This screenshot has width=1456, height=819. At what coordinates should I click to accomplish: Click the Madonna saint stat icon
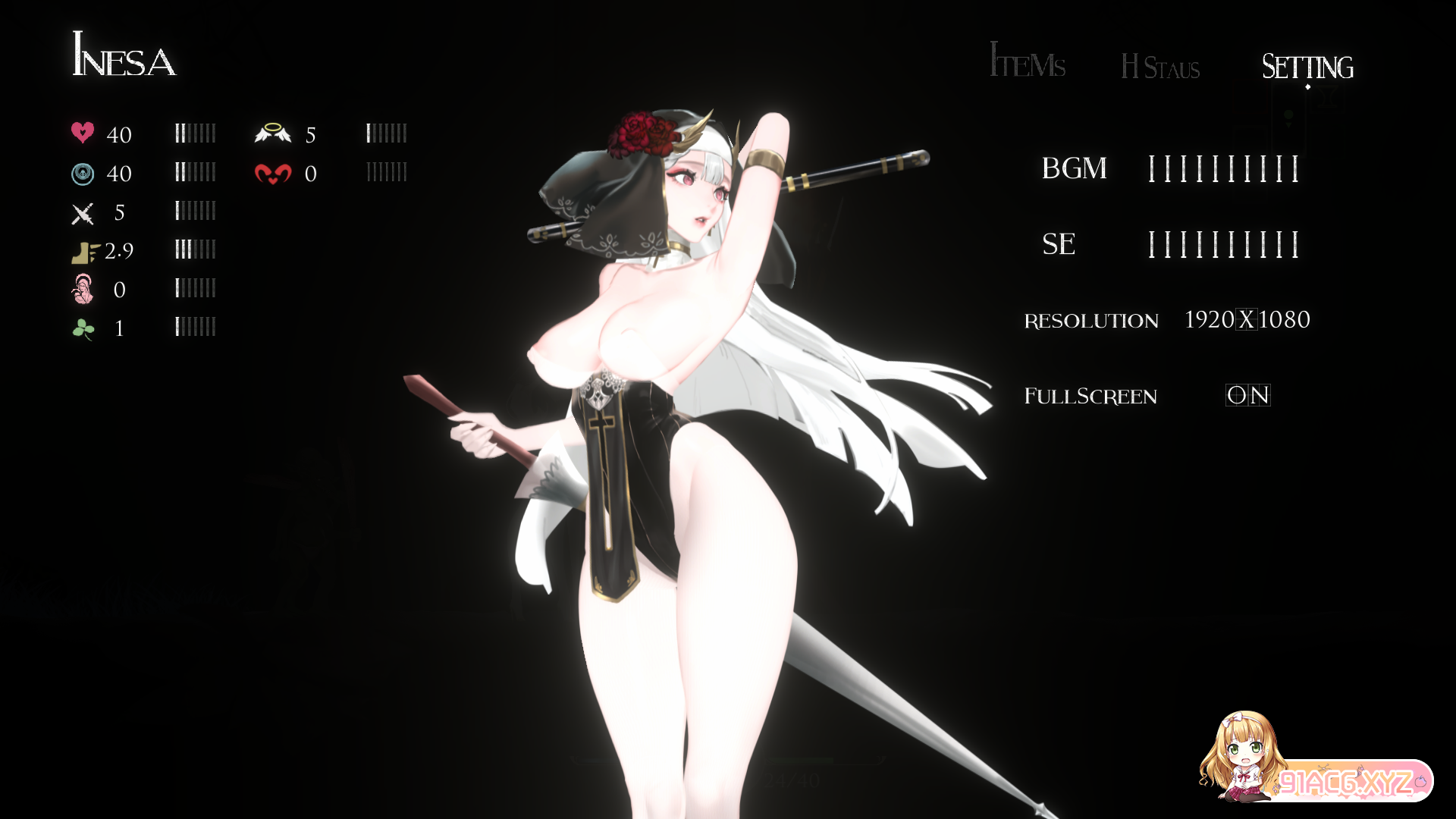[83, 290]
